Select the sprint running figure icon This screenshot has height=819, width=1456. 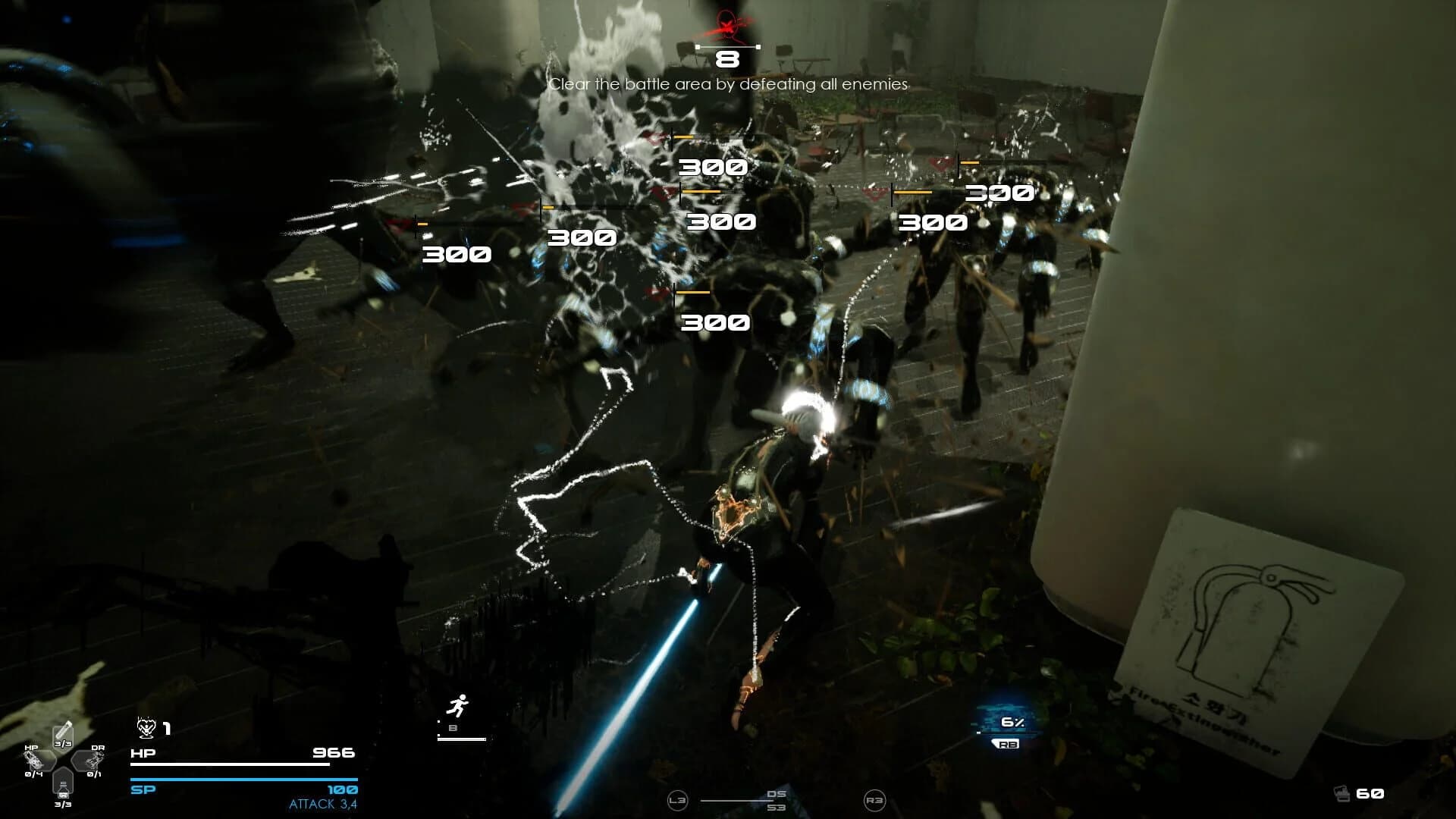tap(460, 705)
